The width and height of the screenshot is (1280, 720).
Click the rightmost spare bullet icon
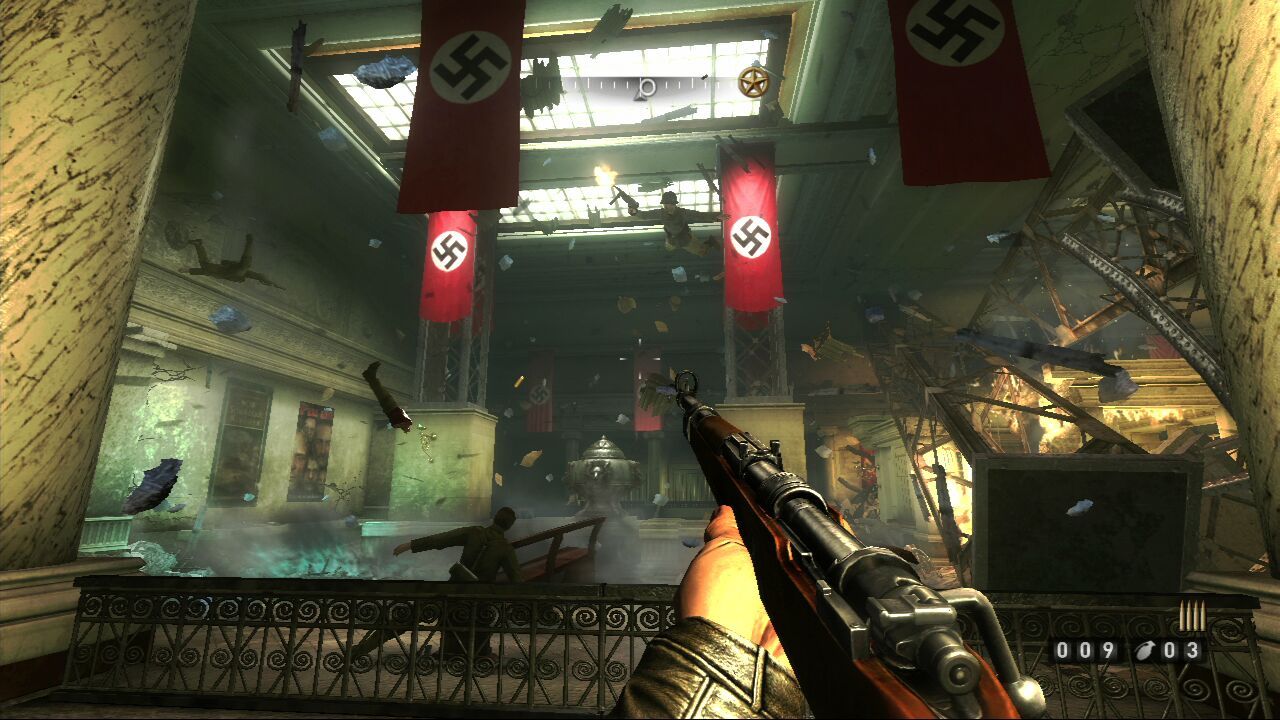[x=1203, y=617]
